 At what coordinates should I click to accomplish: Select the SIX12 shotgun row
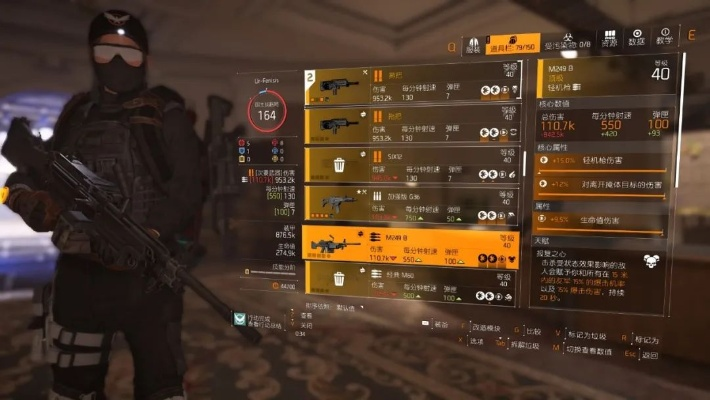point(410,163)
